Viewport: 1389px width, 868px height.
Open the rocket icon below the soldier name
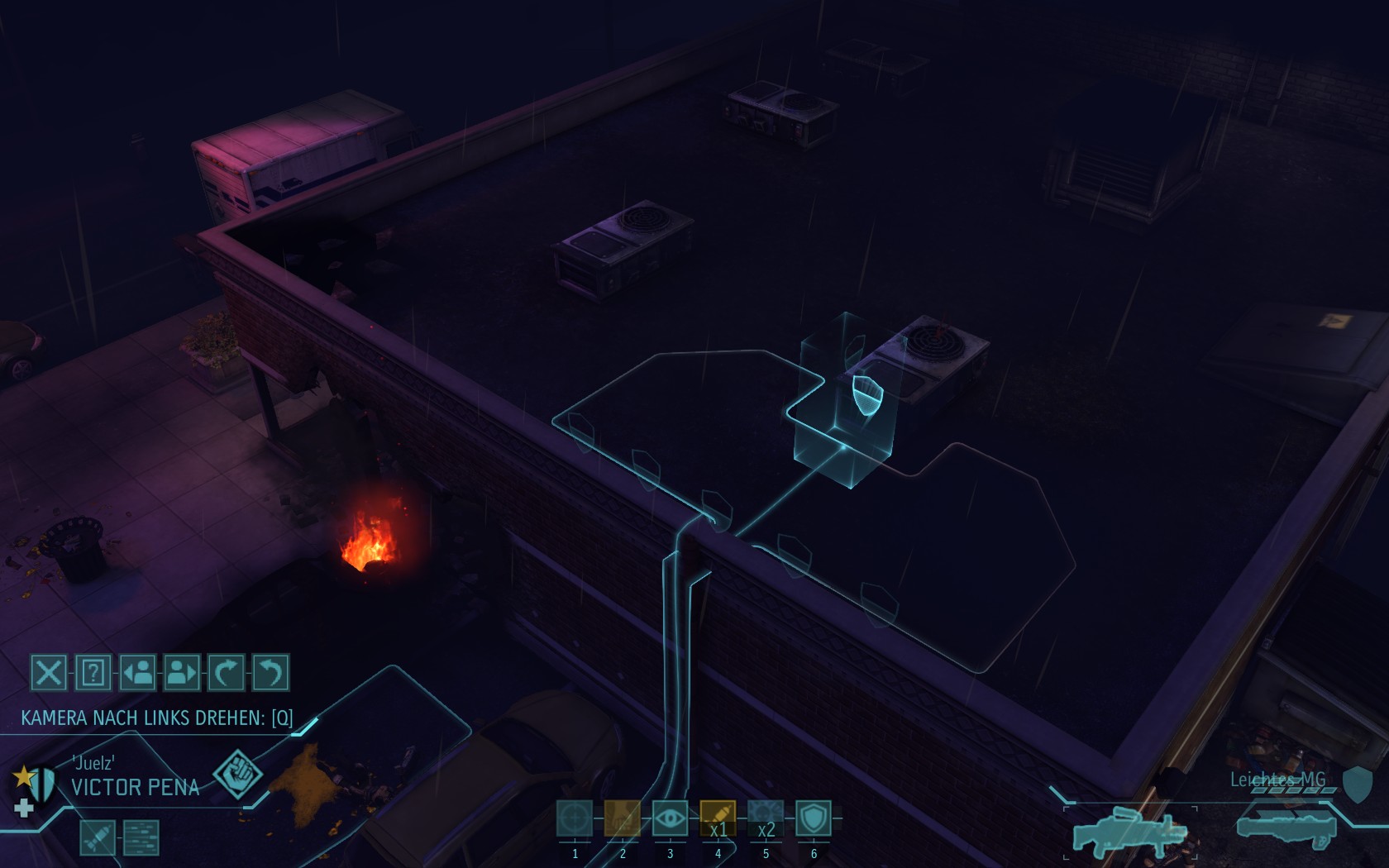click(x=98, y=837)
